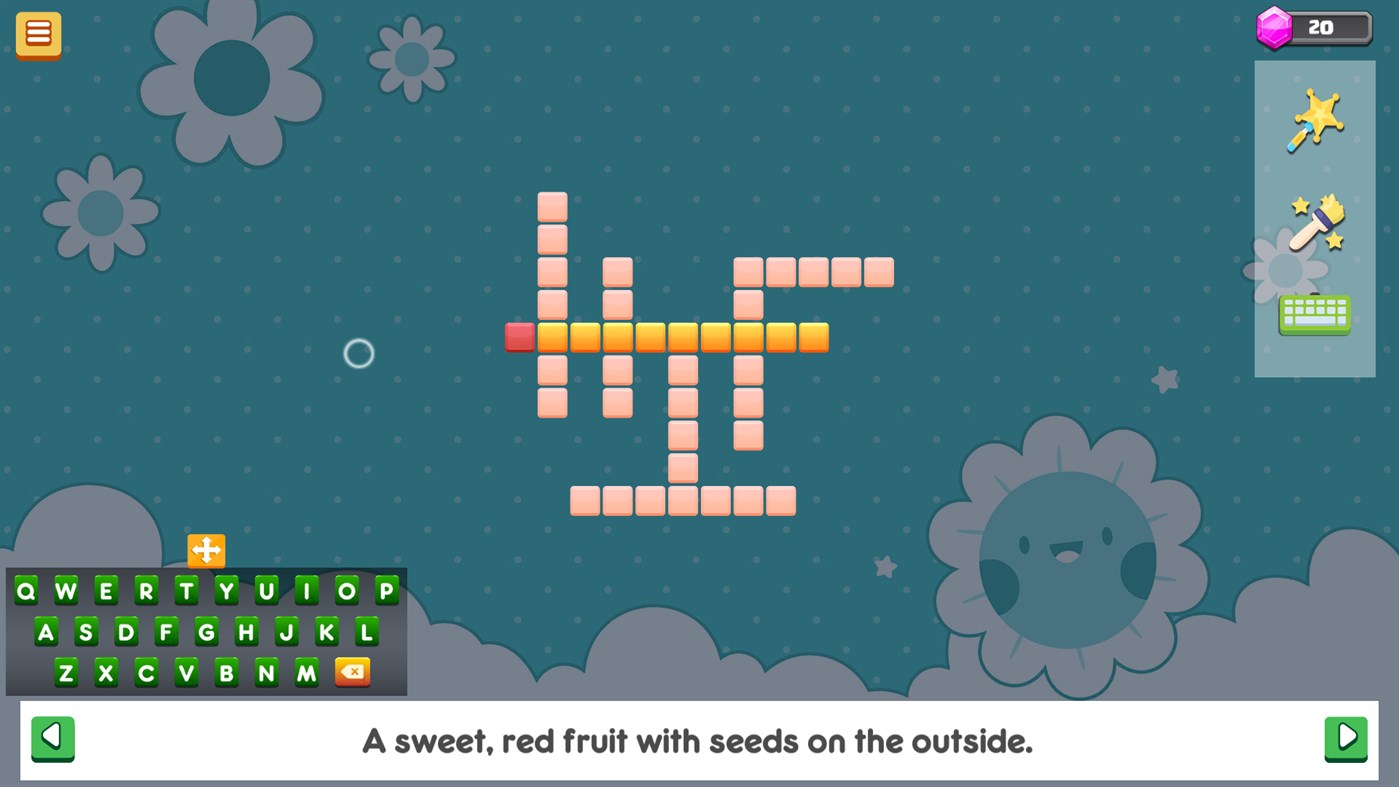The image size is (1399, 787).
Task: Click the topmost crossword cell
Action: click(x=552, y=205)
